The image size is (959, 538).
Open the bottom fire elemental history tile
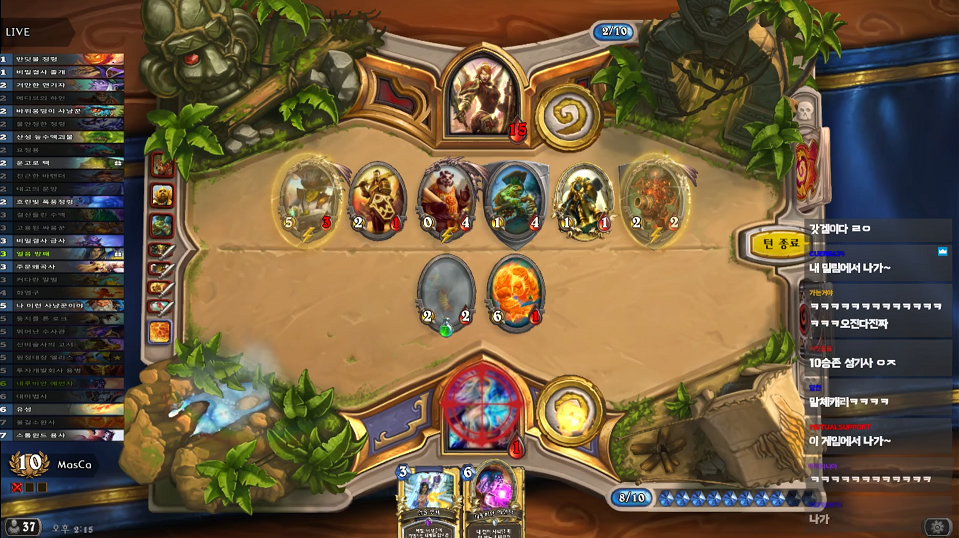161,331
